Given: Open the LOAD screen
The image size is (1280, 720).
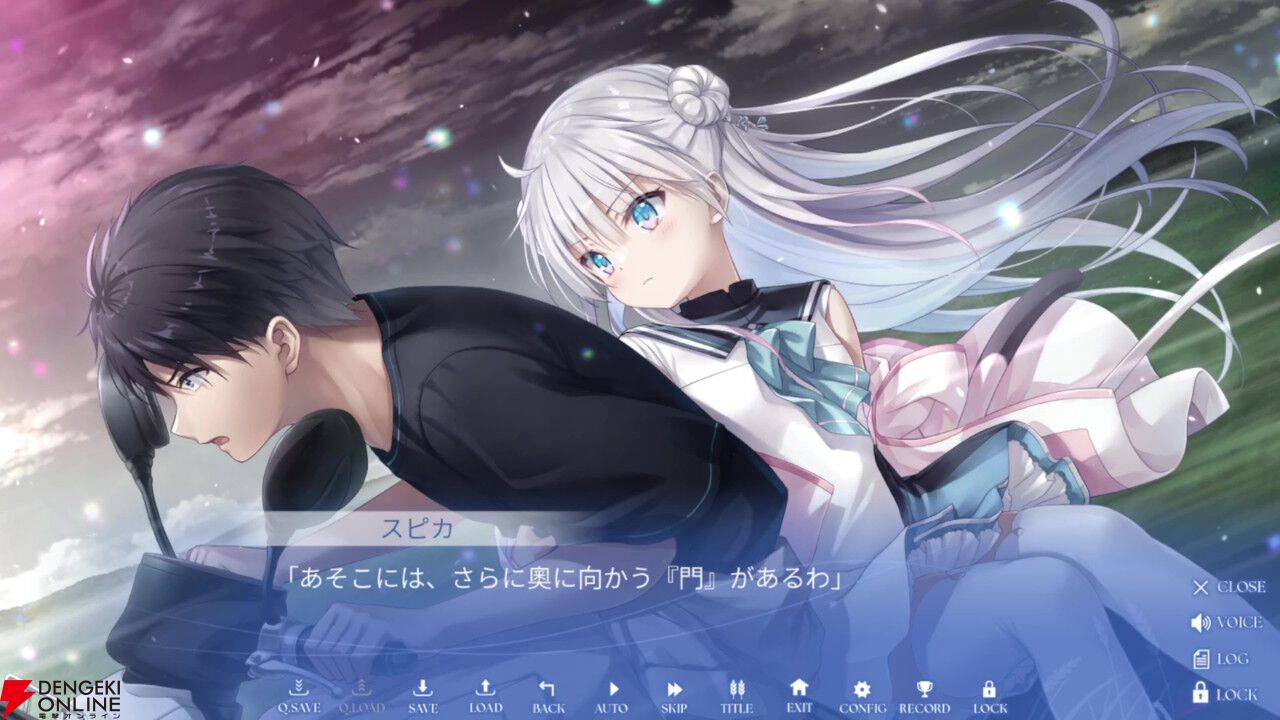Looking at the screenshot, I should 485,690.
